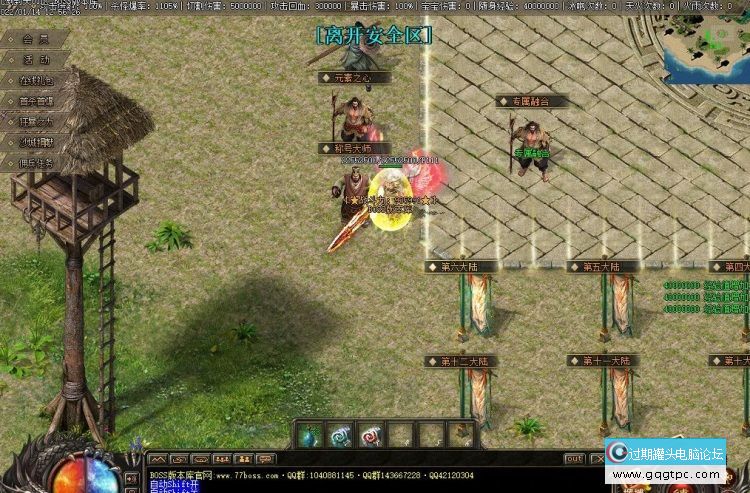Use the teal potion in the first belt slot
Screen dimensions: 750x493
pos(311,435)
